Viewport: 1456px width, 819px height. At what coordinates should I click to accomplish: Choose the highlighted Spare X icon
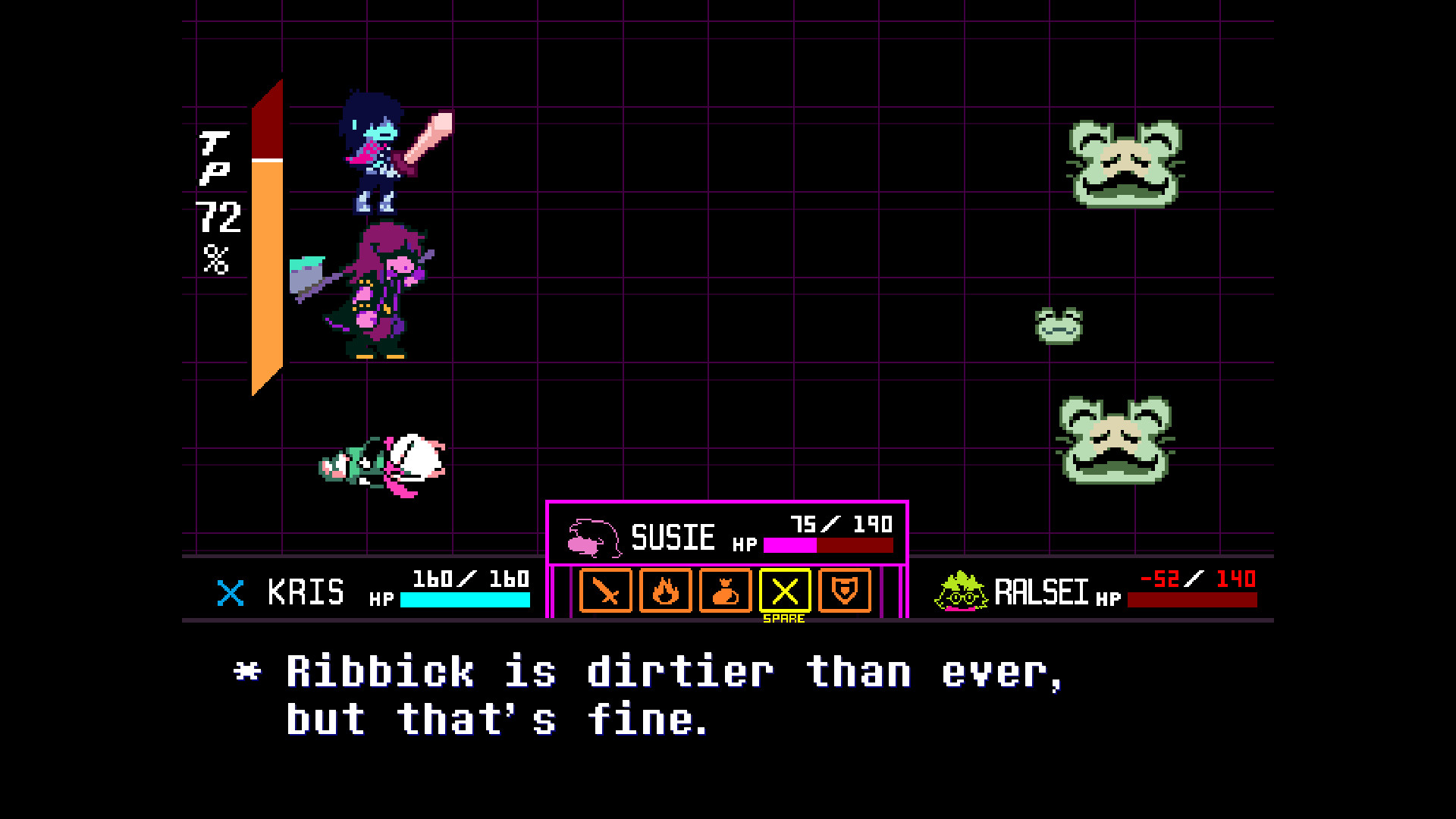click(x=786, y=592)
